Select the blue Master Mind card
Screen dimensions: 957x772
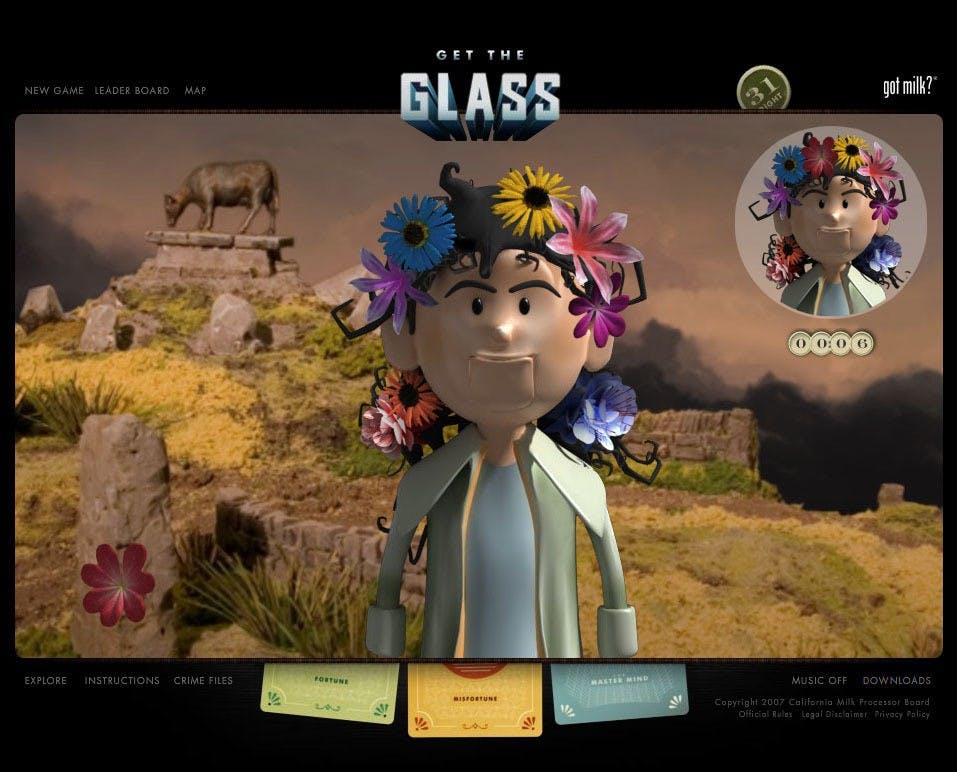click(620, 690)
